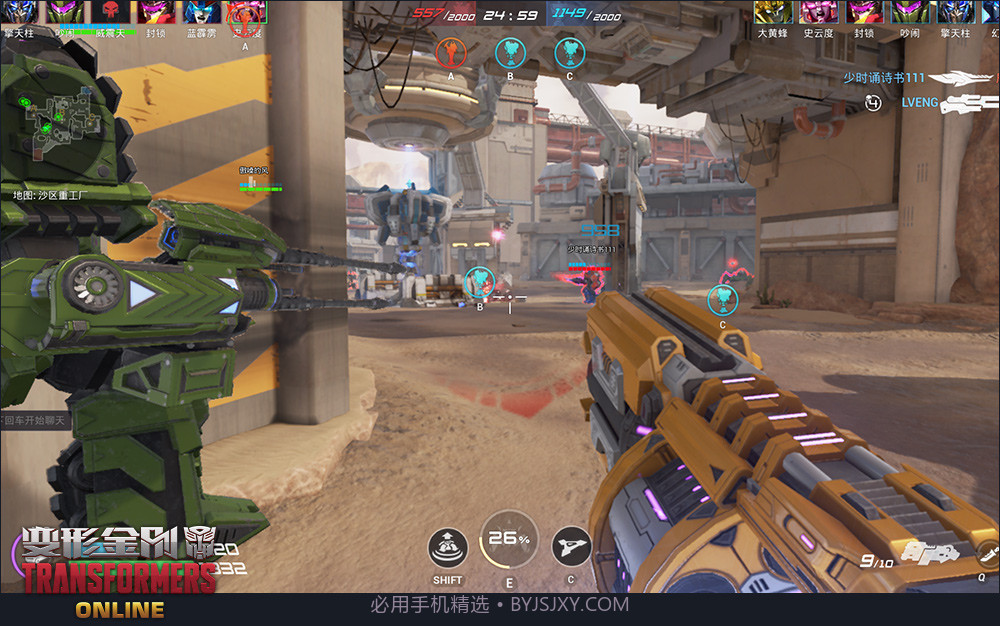Select capture point C icon at top
Screen dimensions: 1000x626
tap(569, 51)
